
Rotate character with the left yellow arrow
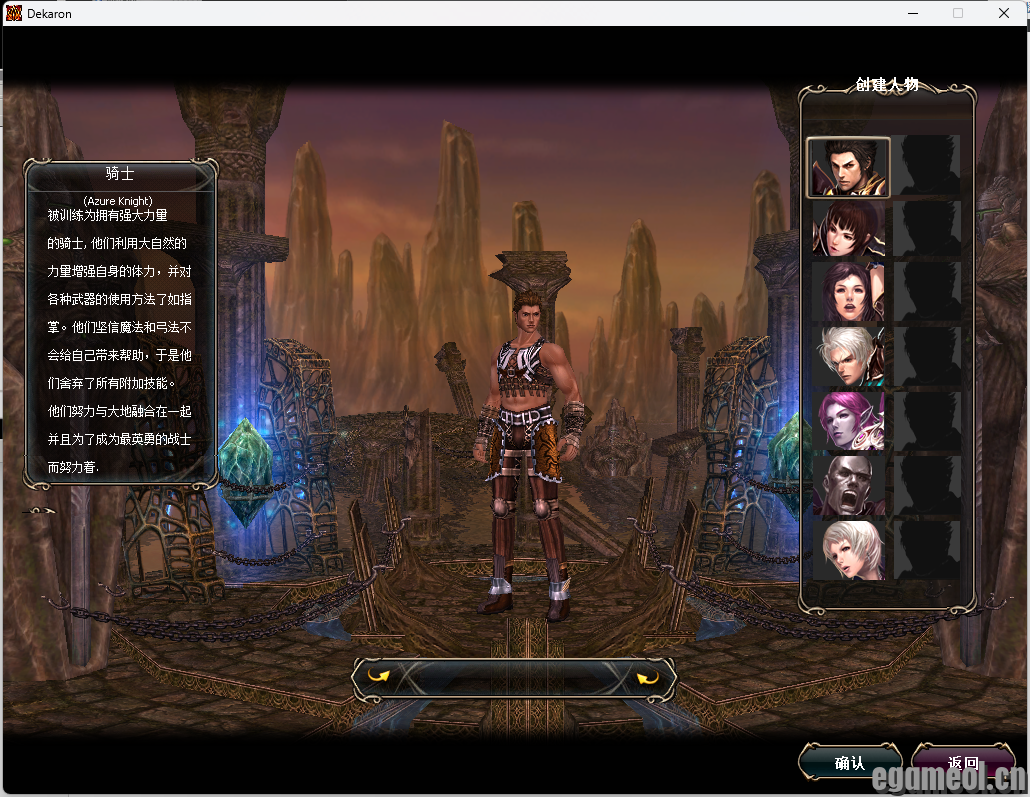tap(378, 677)
